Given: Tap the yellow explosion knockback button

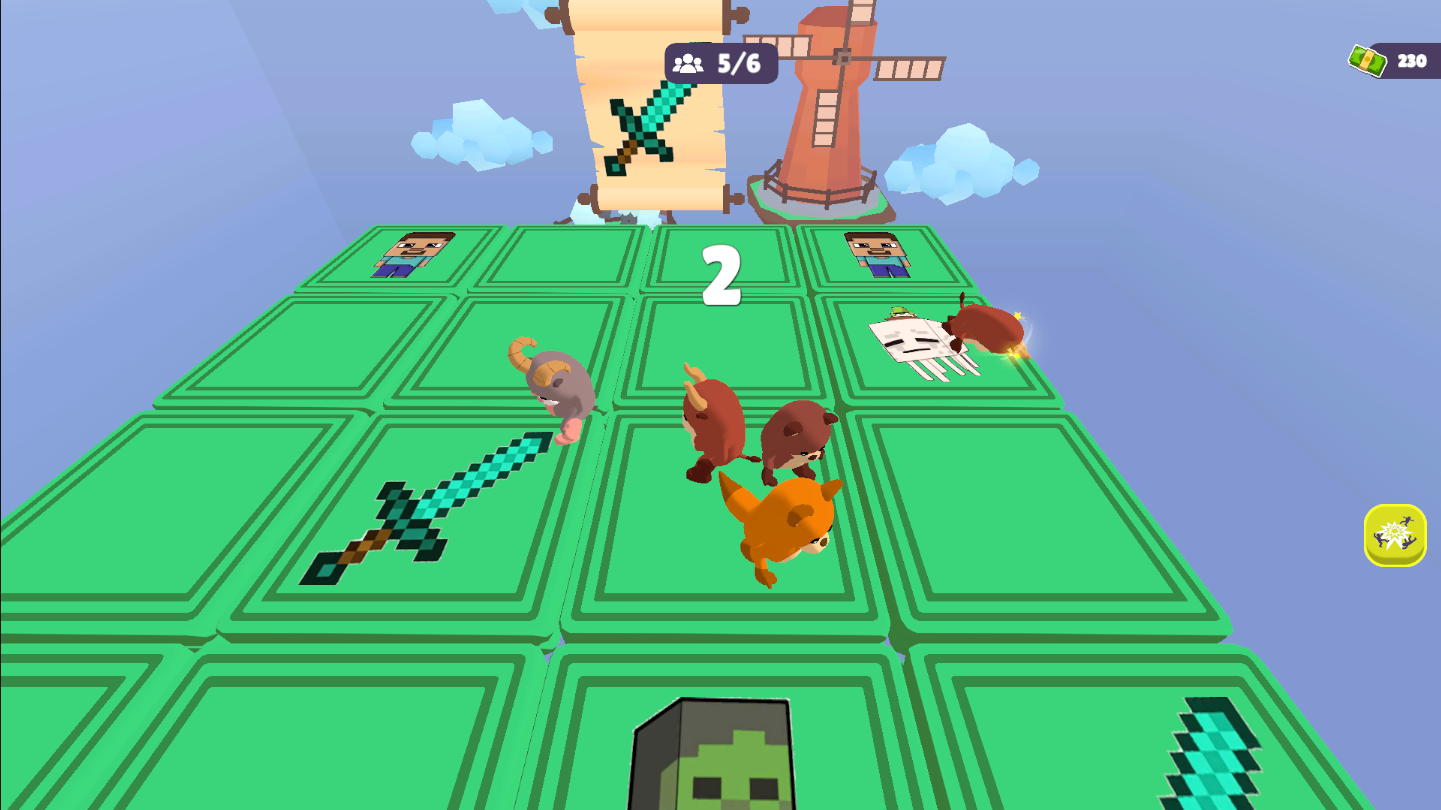Looking at the screenshot, I should [1394, 534].
